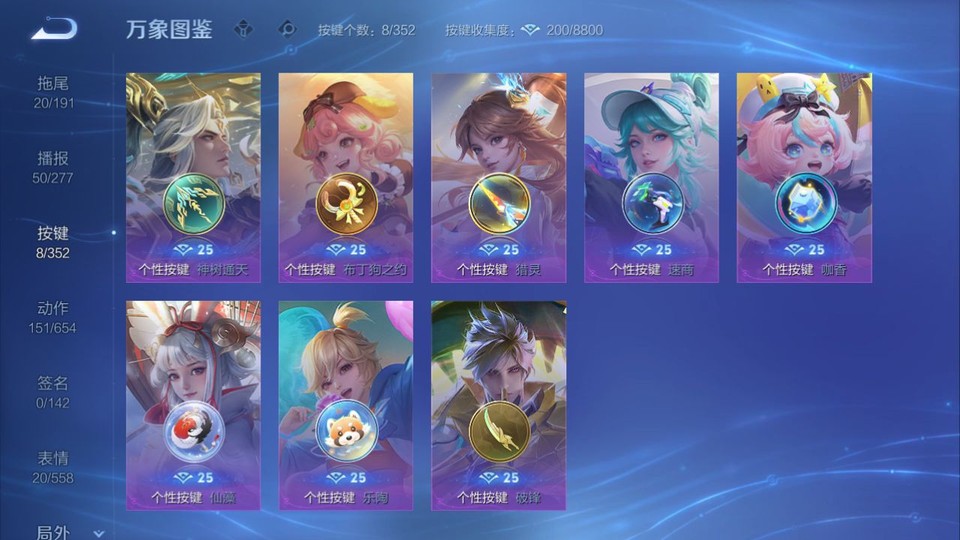Switch to the 拖尾 category tab
Image resolution: width=960 pixels, height=540 pixels.
coord(54,92)
